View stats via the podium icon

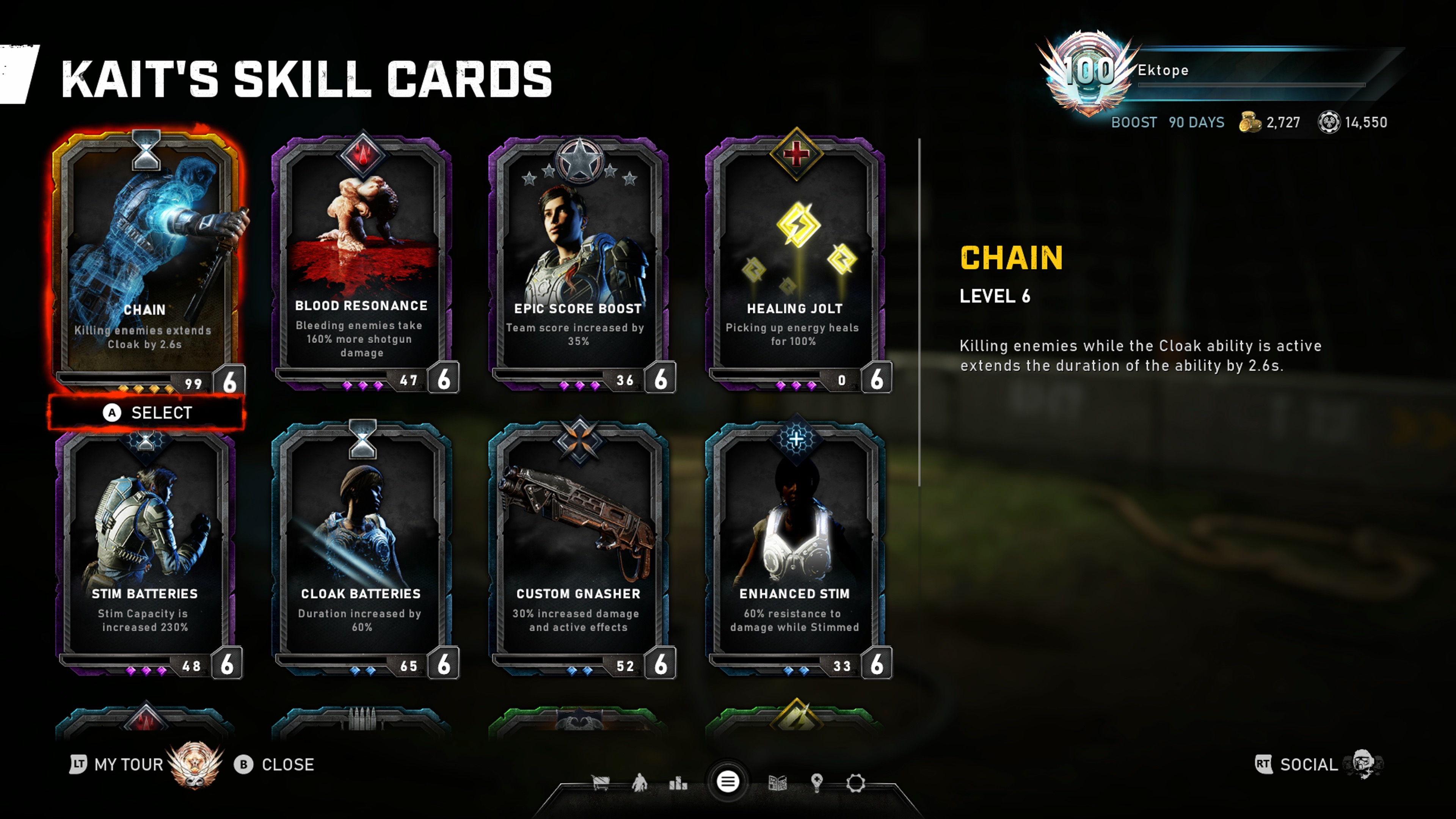(x=678, y=783)
